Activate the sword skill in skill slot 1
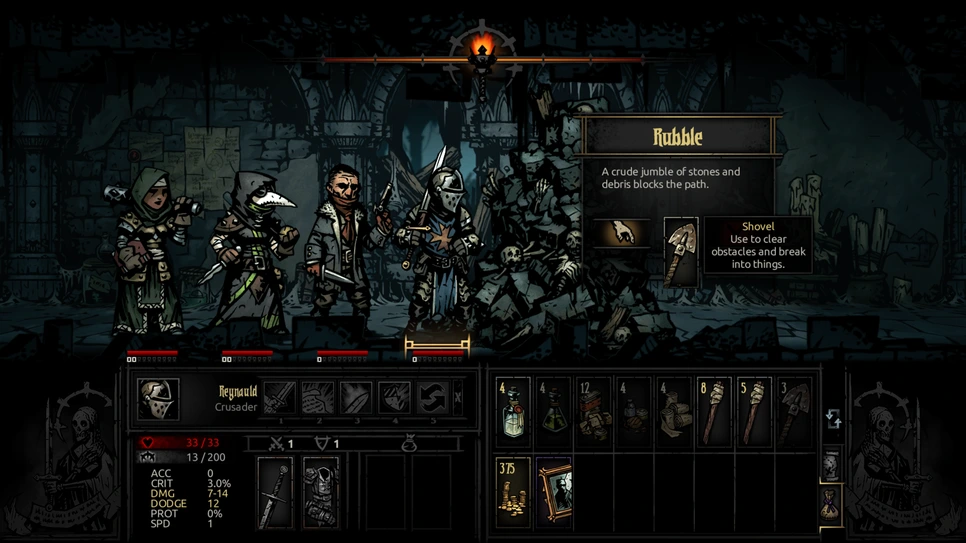This screenshot has width=966, height=543. click(280, 397)
